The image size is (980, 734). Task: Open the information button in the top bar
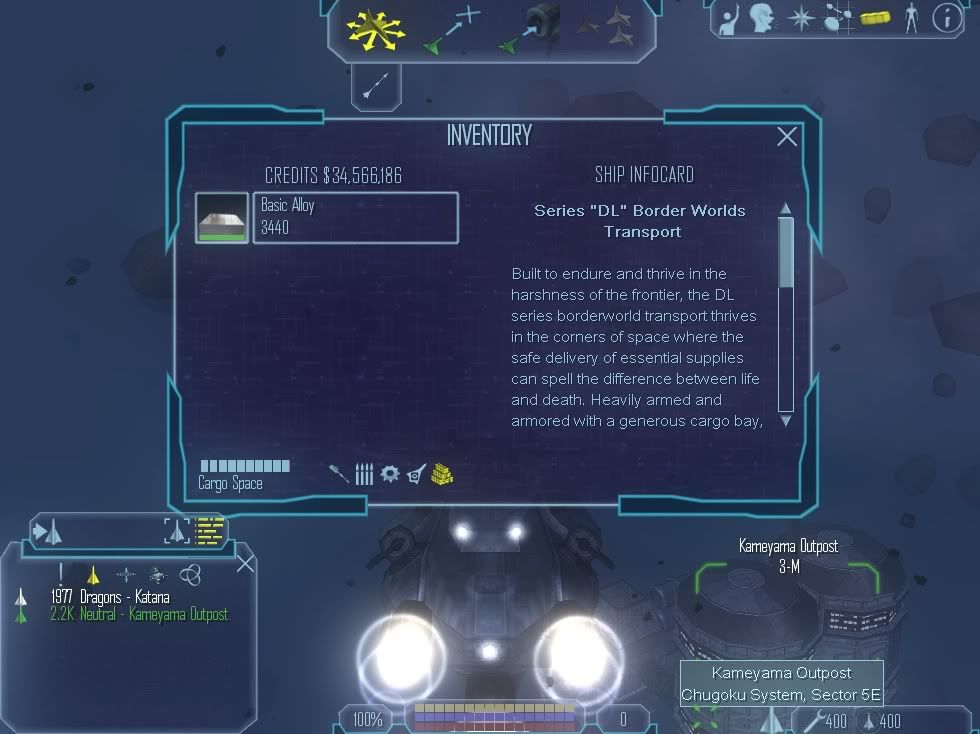946,17
